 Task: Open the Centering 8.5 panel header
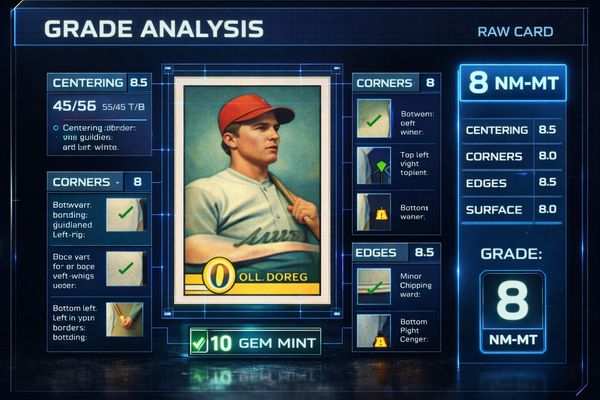(99, 83)
